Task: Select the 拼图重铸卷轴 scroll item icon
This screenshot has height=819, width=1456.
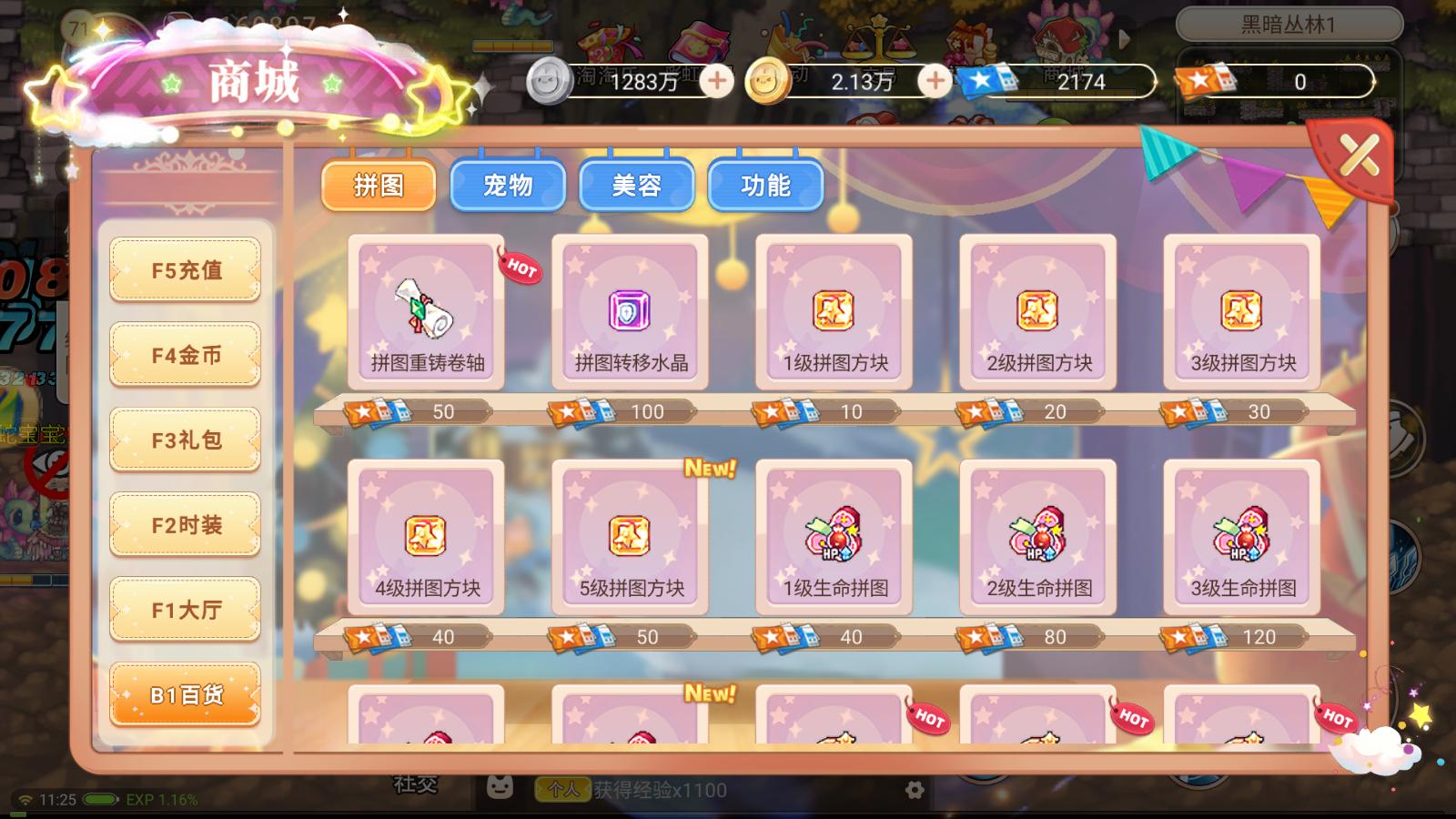Action: pos(425,309)
